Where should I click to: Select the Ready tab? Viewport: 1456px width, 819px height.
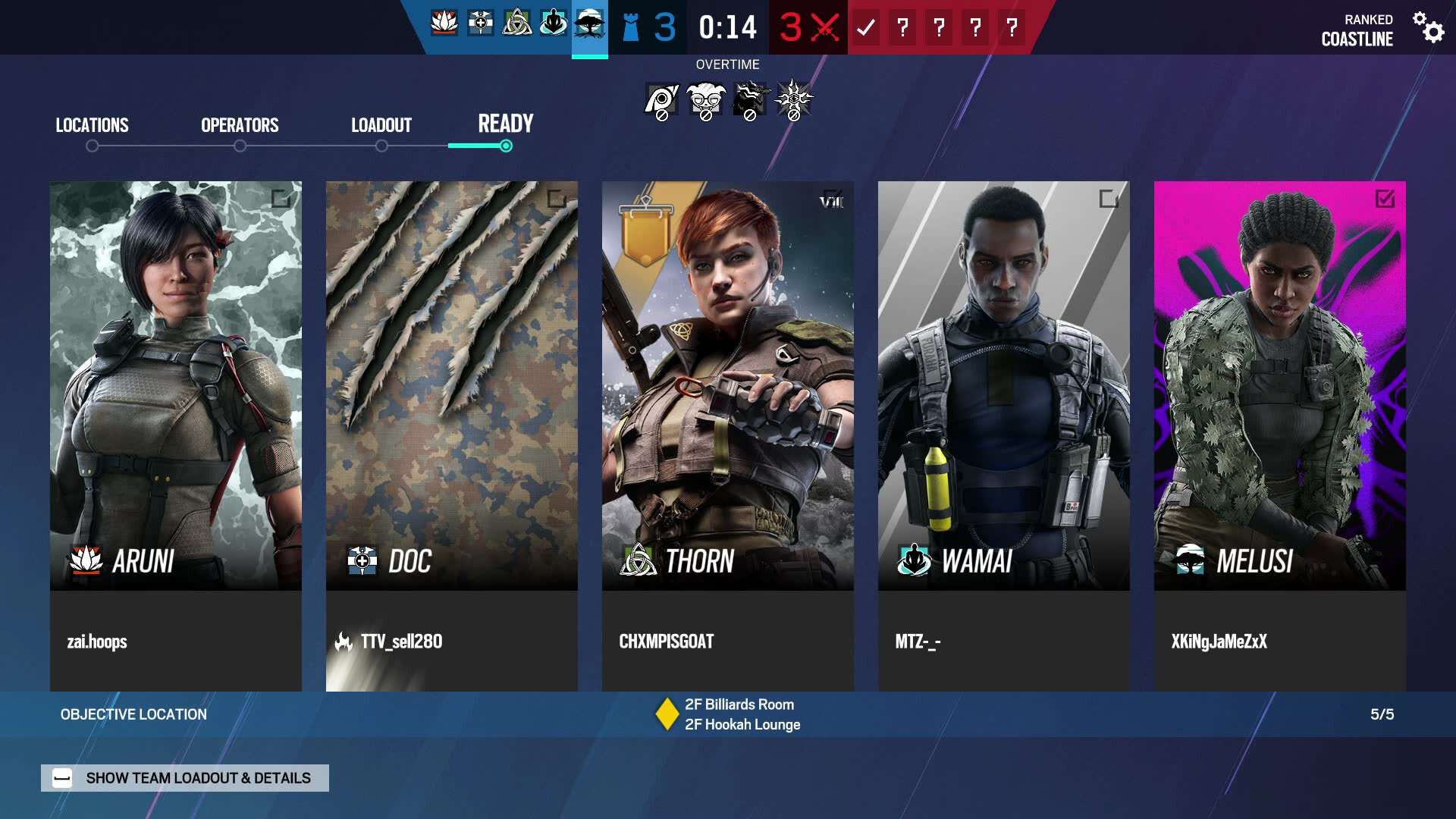click(x=505, y=124)
